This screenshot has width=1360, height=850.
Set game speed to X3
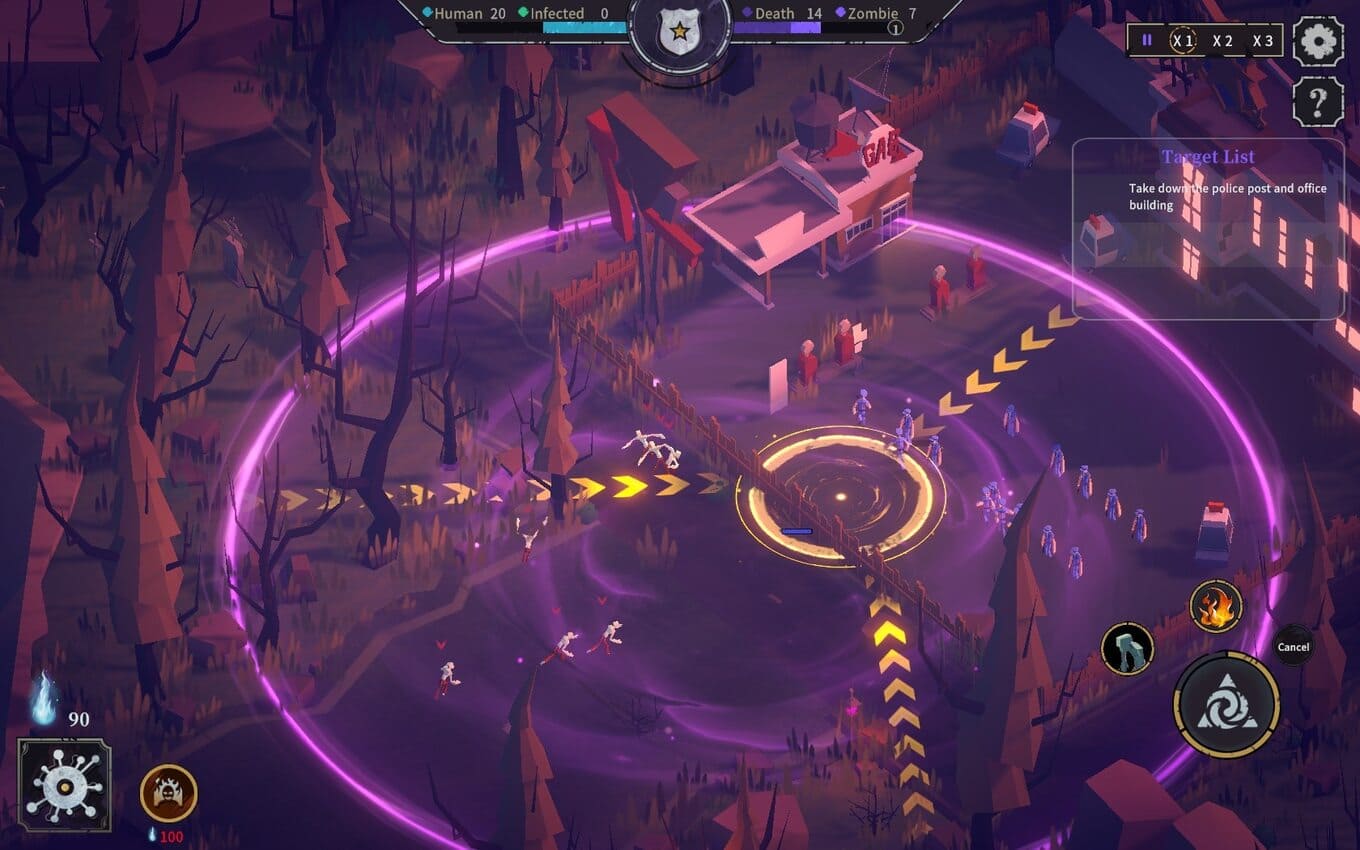tap(1263, 41)
